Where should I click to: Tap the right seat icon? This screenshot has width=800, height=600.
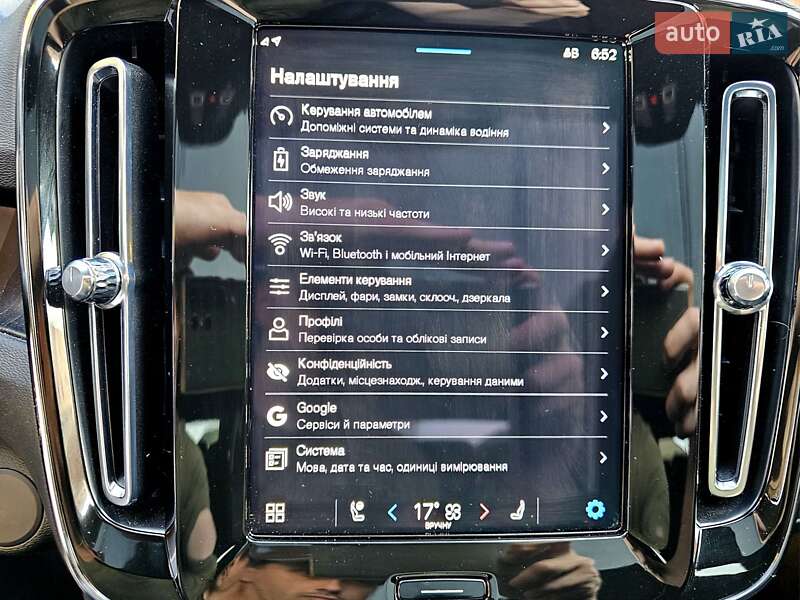pyautogui.click(x=519, y=512)
